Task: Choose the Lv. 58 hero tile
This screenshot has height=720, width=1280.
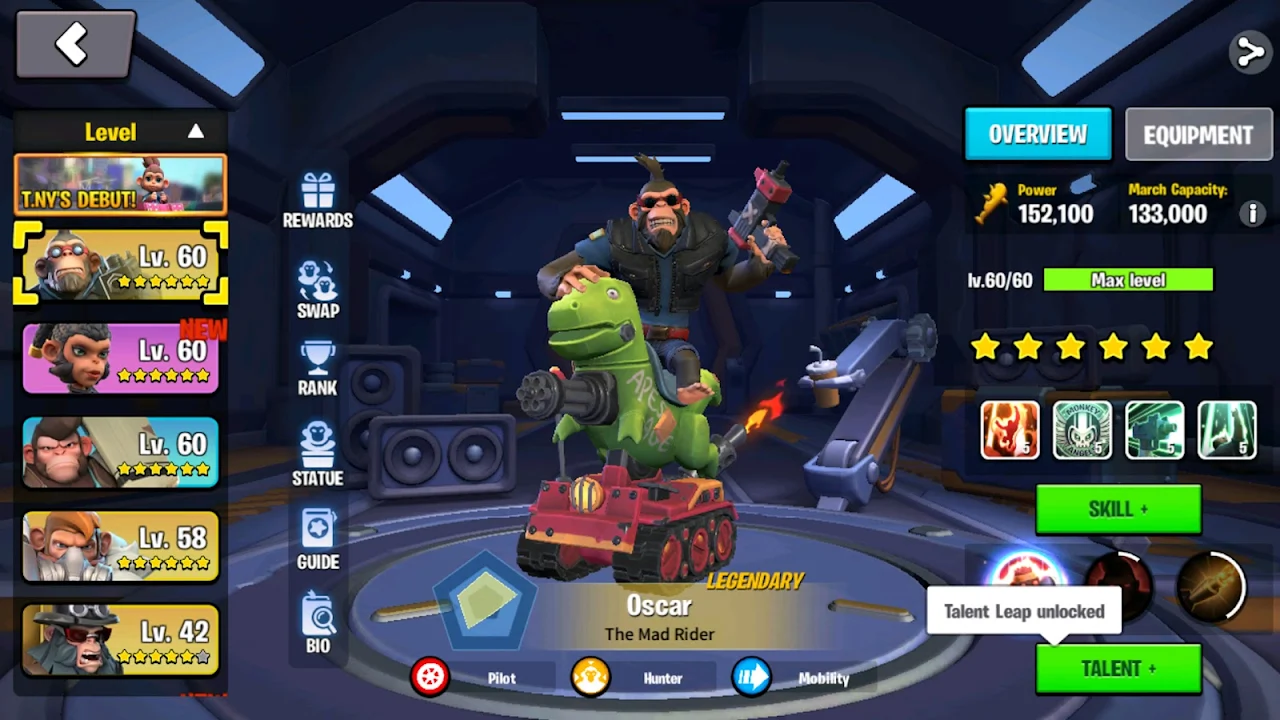Action: tap(120, 546)
